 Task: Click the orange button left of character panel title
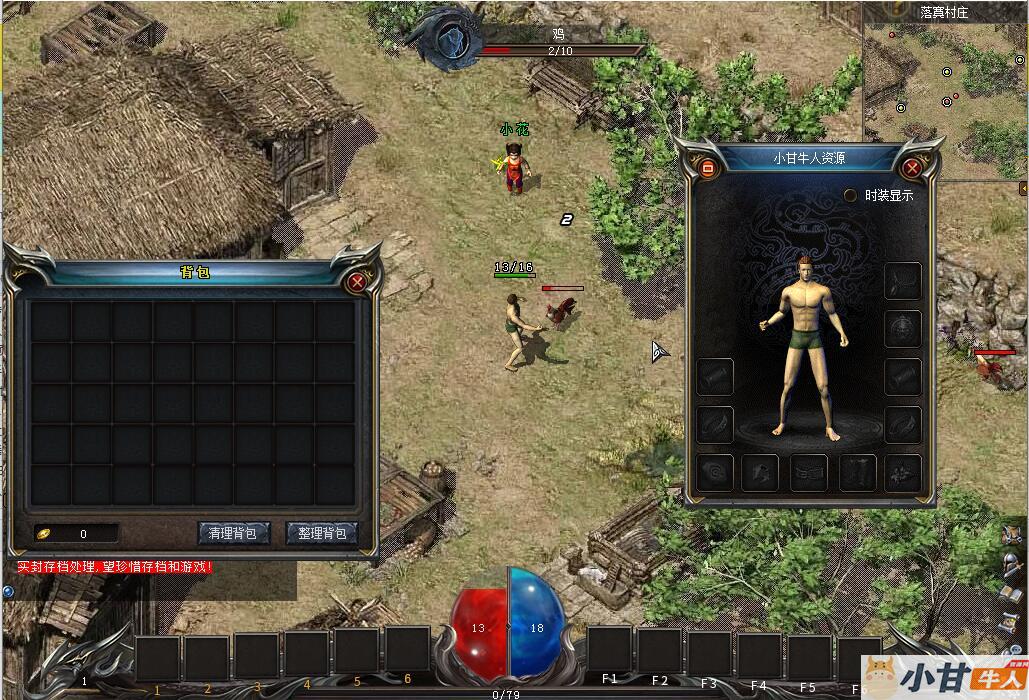(x=708, y=168)
